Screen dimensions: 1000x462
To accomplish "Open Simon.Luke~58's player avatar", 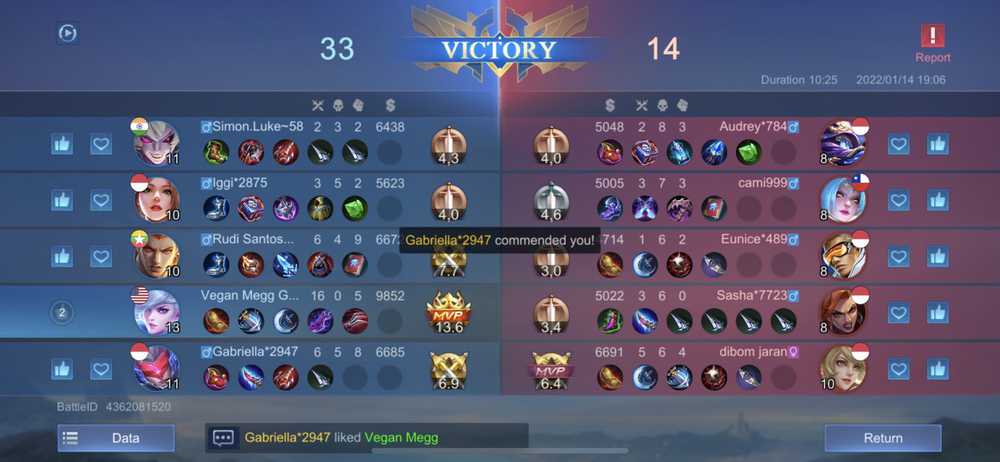I will 156,144.
